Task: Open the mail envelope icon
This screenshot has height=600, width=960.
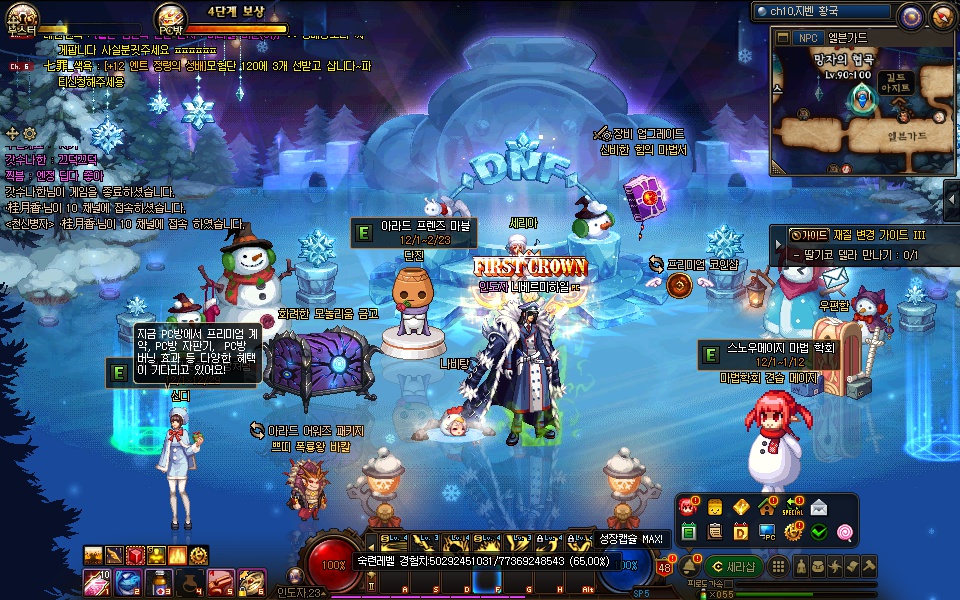Action: 819,507
